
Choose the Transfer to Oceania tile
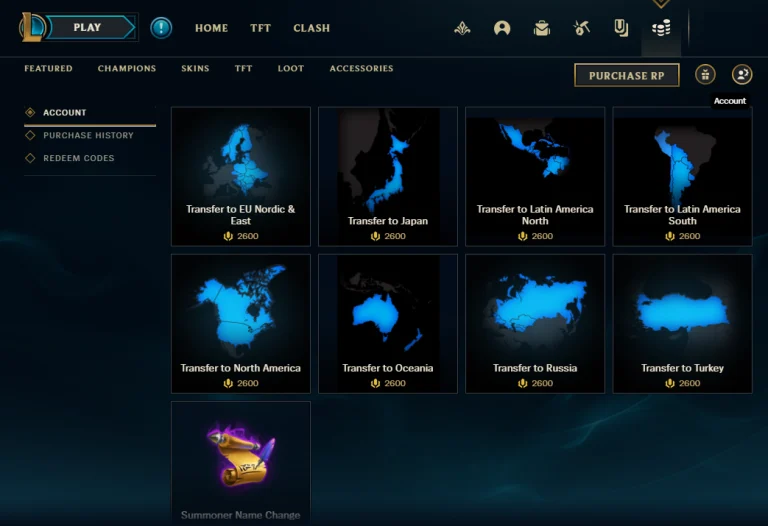coord(388,323)
